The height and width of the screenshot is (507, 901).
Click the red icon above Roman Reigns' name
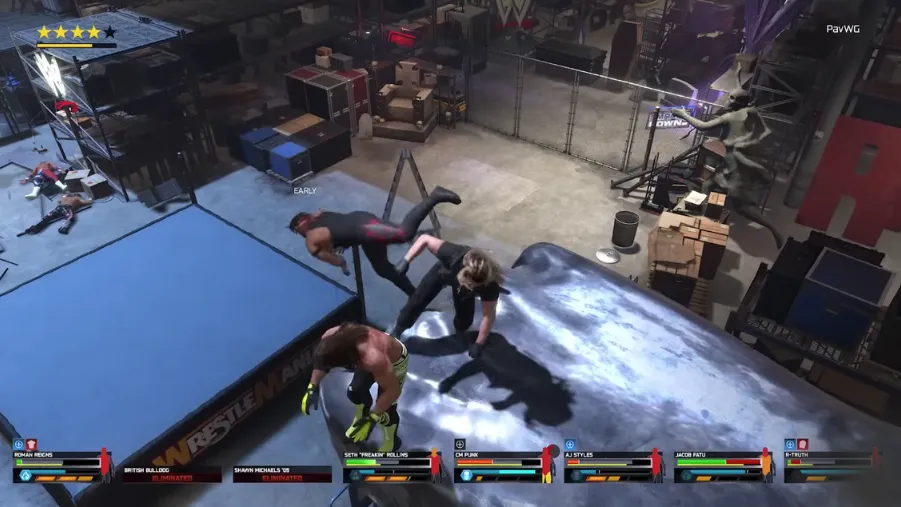(31, 444)
